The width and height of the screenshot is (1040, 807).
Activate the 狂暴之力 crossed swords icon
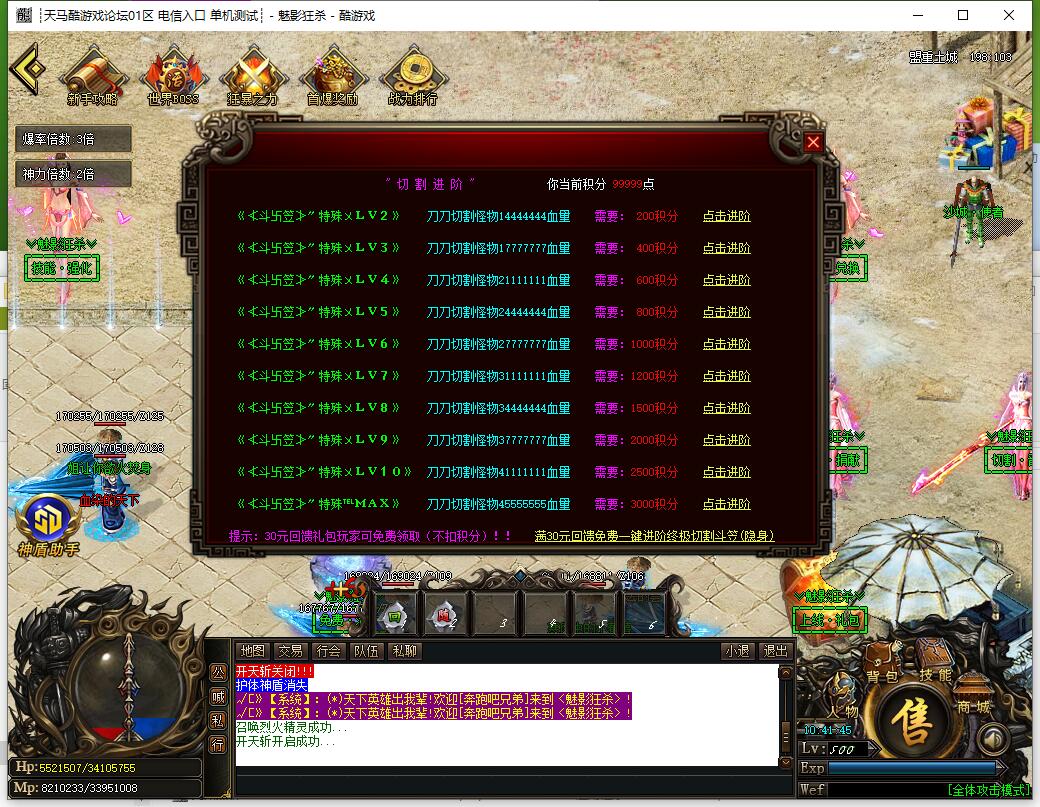pyautogui.click(x=252, y=76)
